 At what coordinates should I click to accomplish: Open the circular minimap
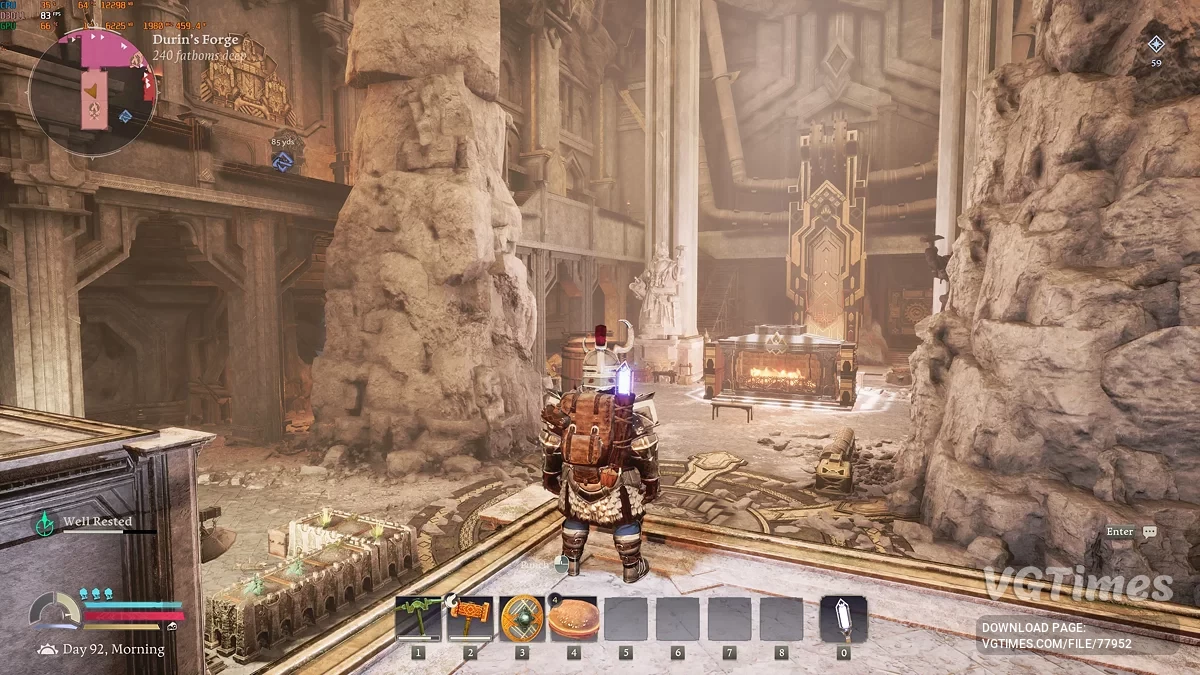point(92,92)
